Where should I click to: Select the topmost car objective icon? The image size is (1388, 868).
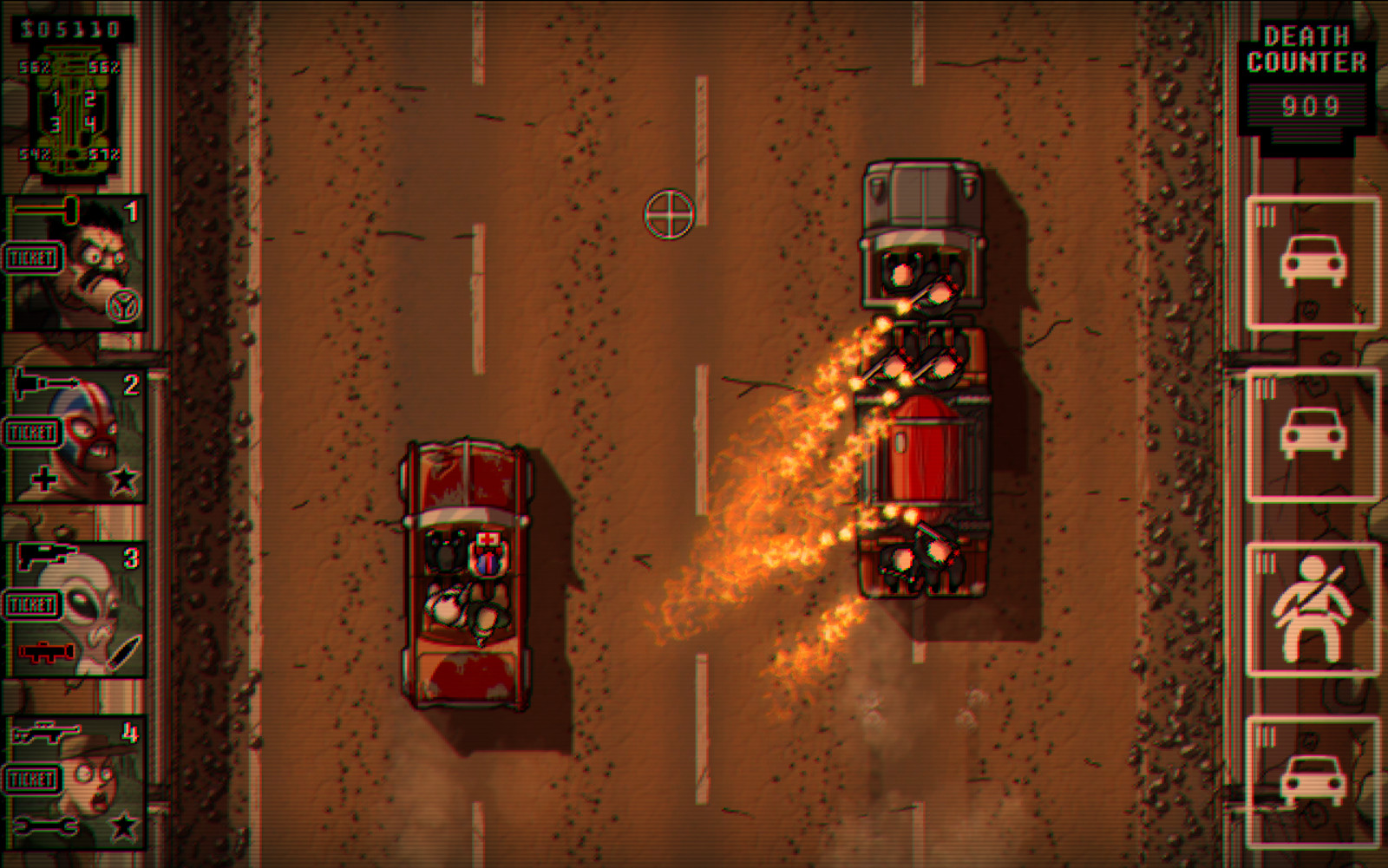[x=1315, y=260]
